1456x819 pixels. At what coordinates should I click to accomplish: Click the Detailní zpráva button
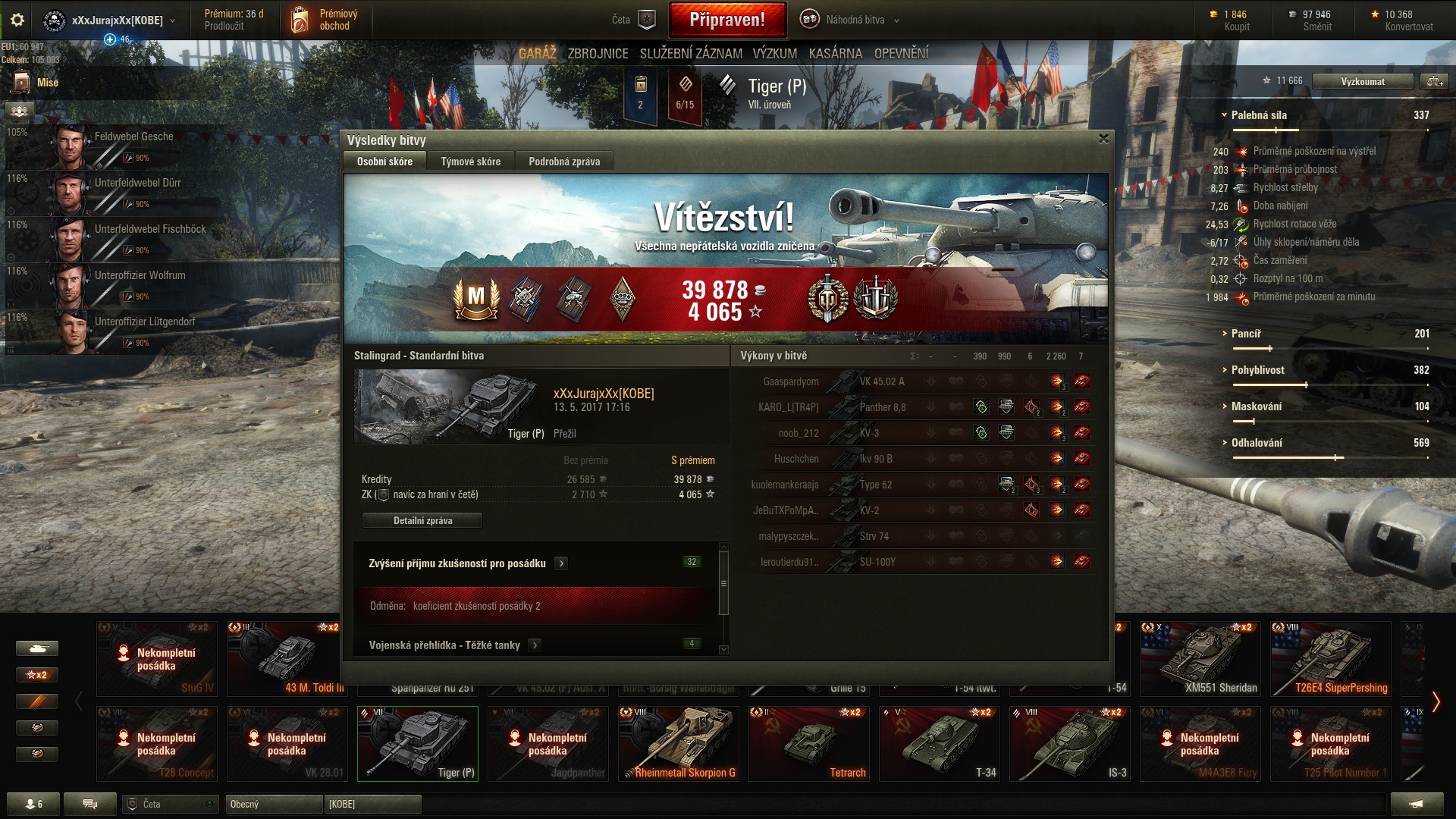tap(422, 520)
